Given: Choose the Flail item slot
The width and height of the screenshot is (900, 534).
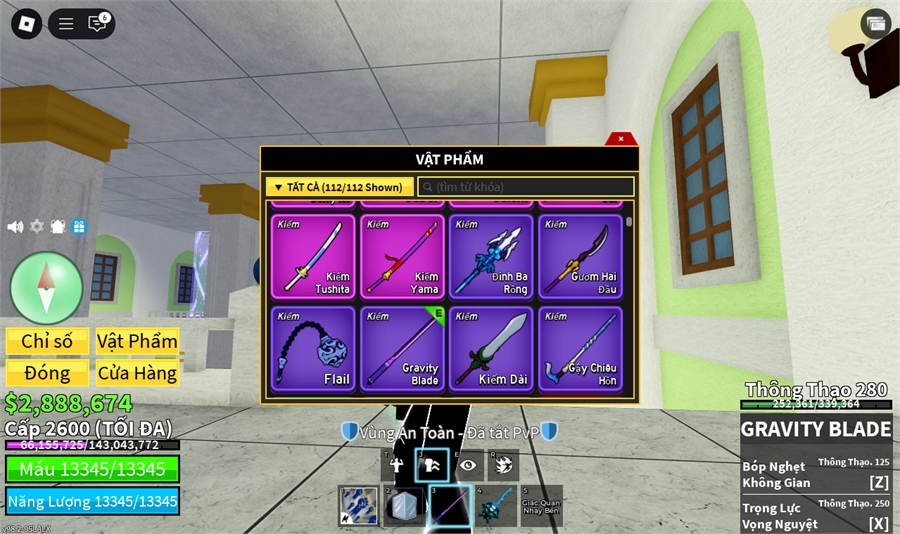Looking at the screenshot, I should coord(312,348).
